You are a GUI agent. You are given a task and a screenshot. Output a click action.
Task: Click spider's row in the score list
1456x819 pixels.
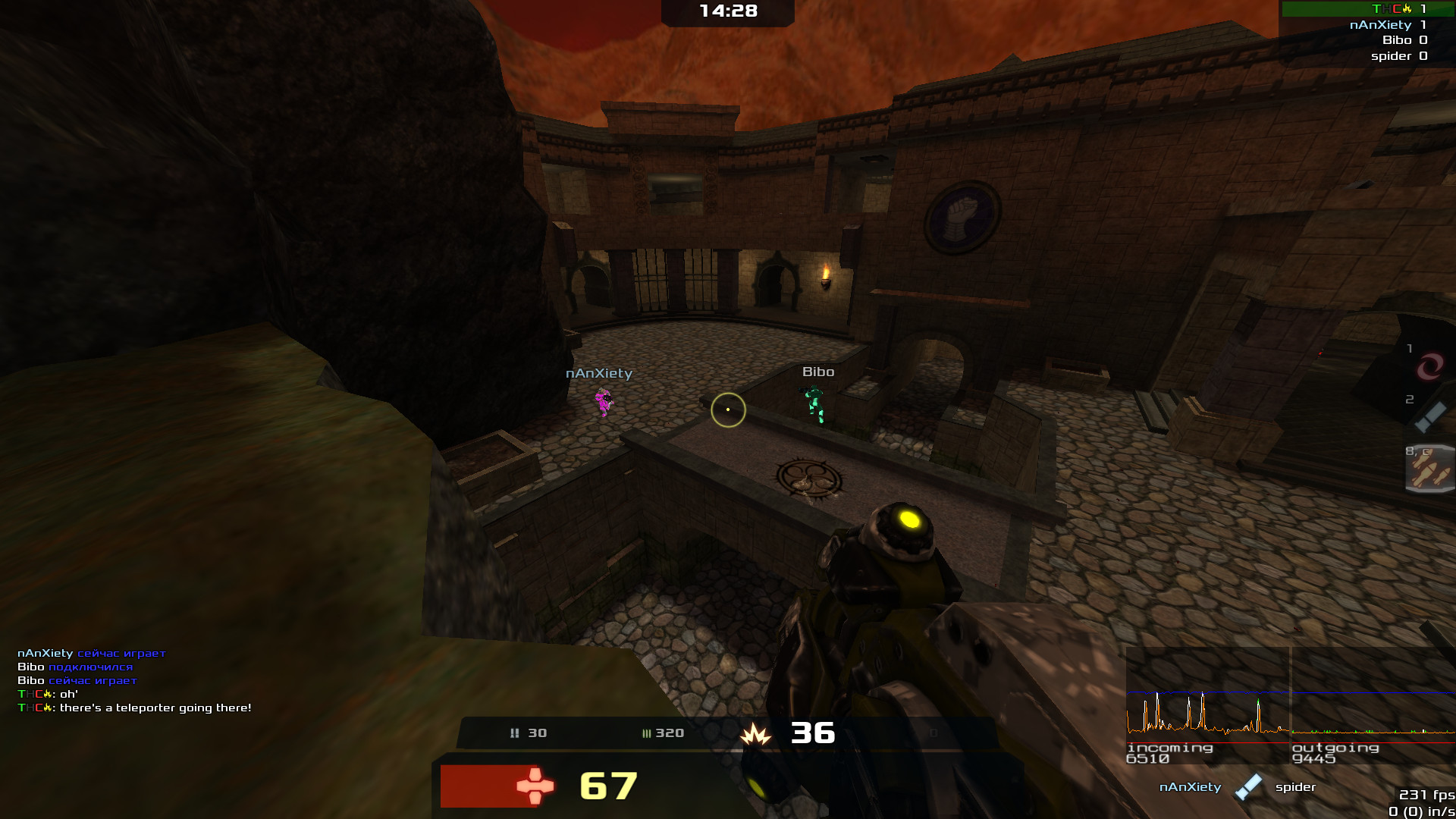pyautogui.click(x=1398, y=56)
